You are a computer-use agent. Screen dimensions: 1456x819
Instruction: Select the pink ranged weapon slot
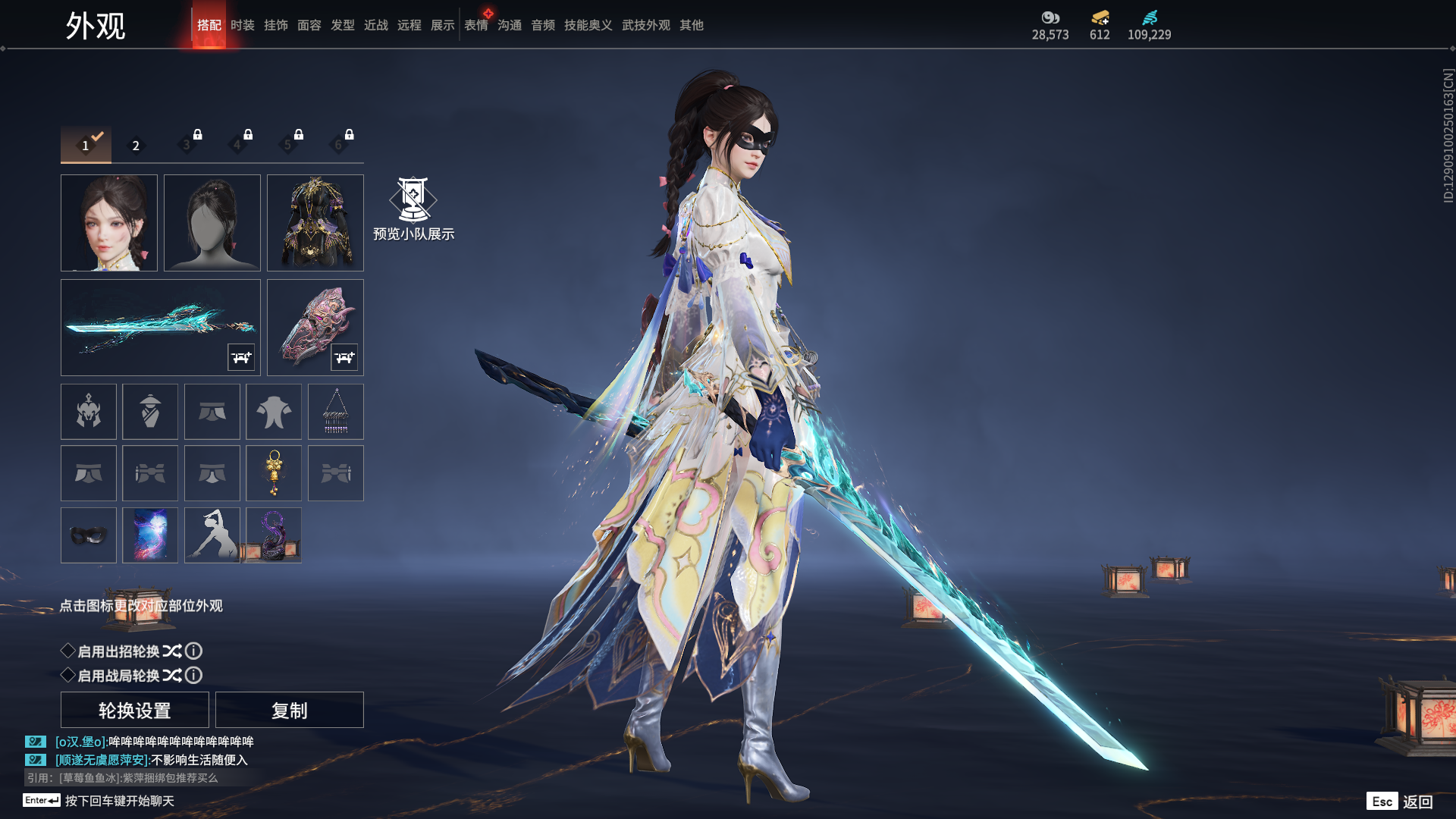point(315,327)
